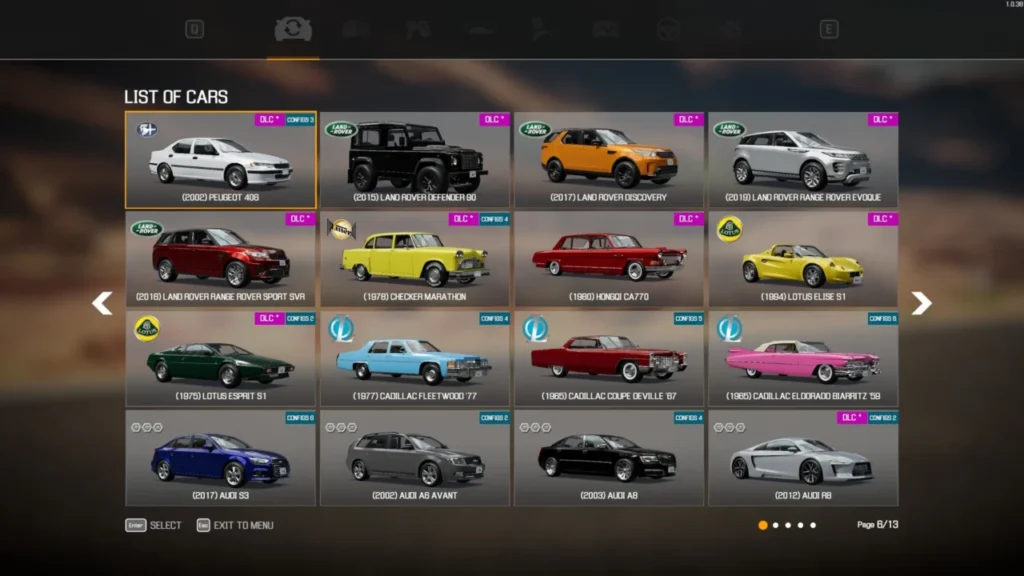Select the green Lotus Esprit S1
The image size is (1024, 576).
(220, 358)
